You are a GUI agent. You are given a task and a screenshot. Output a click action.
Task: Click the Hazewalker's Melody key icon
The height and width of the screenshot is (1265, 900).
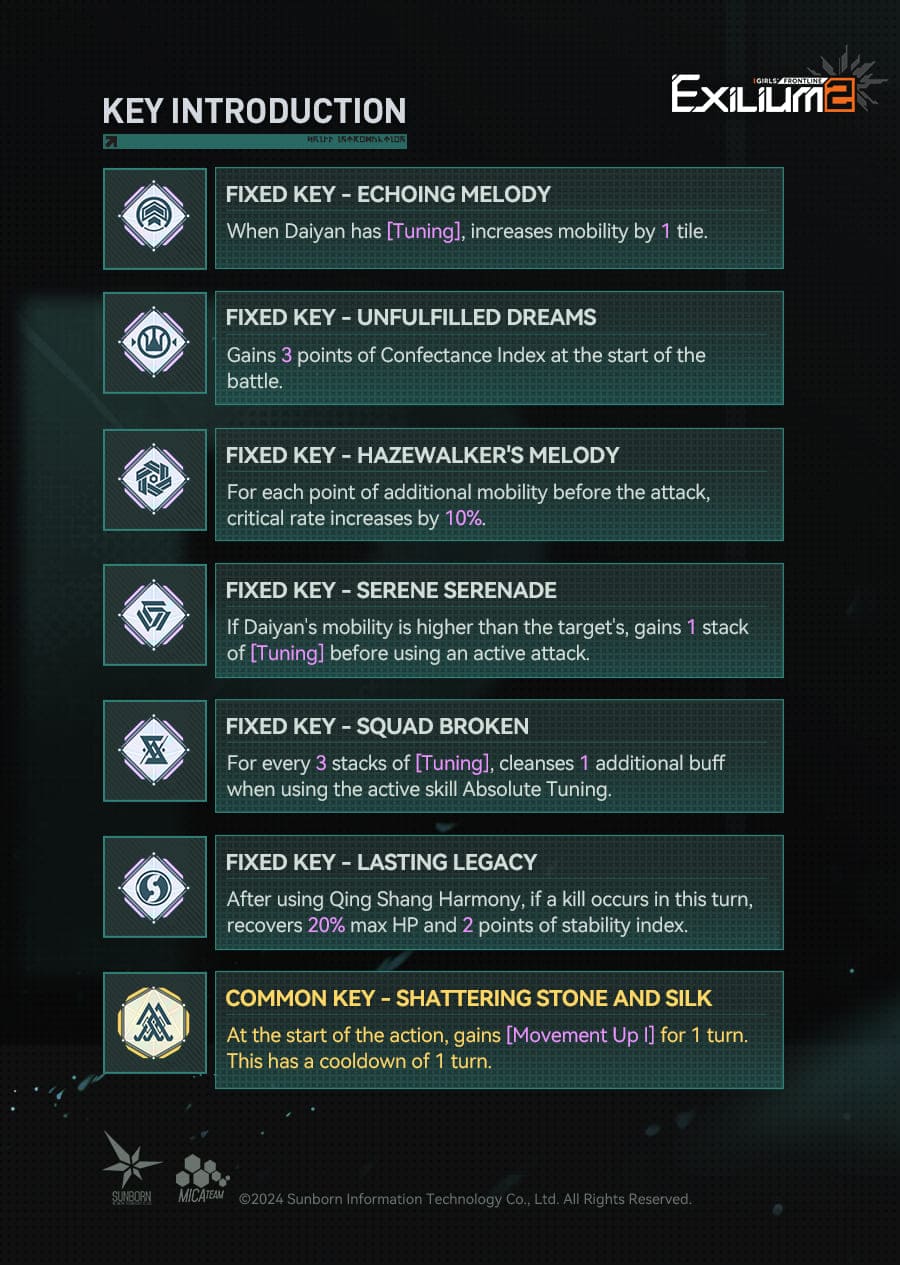154,479
